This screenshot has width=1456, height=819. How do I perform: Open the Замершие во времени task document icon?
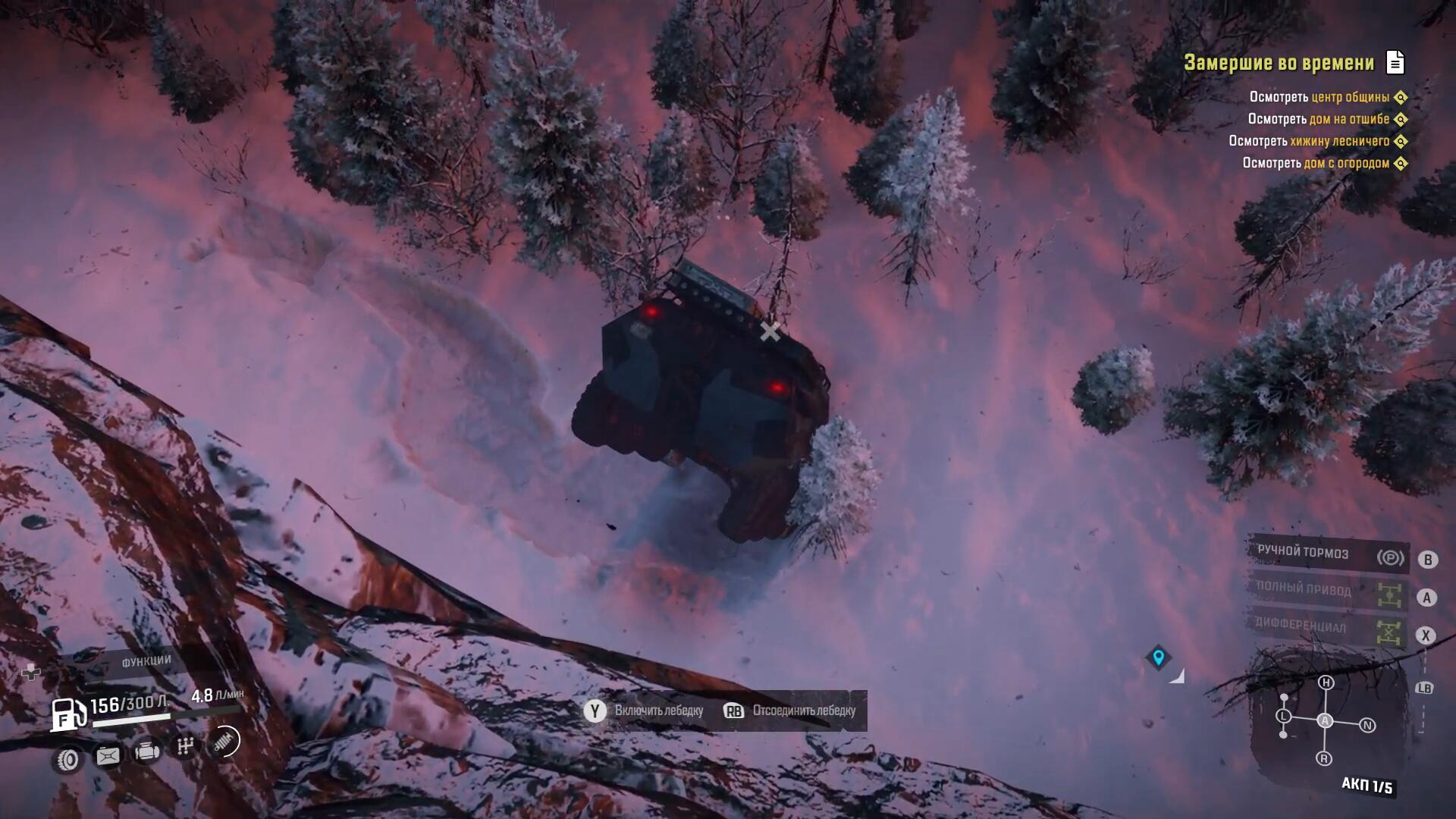click(x=1395, y=62)
